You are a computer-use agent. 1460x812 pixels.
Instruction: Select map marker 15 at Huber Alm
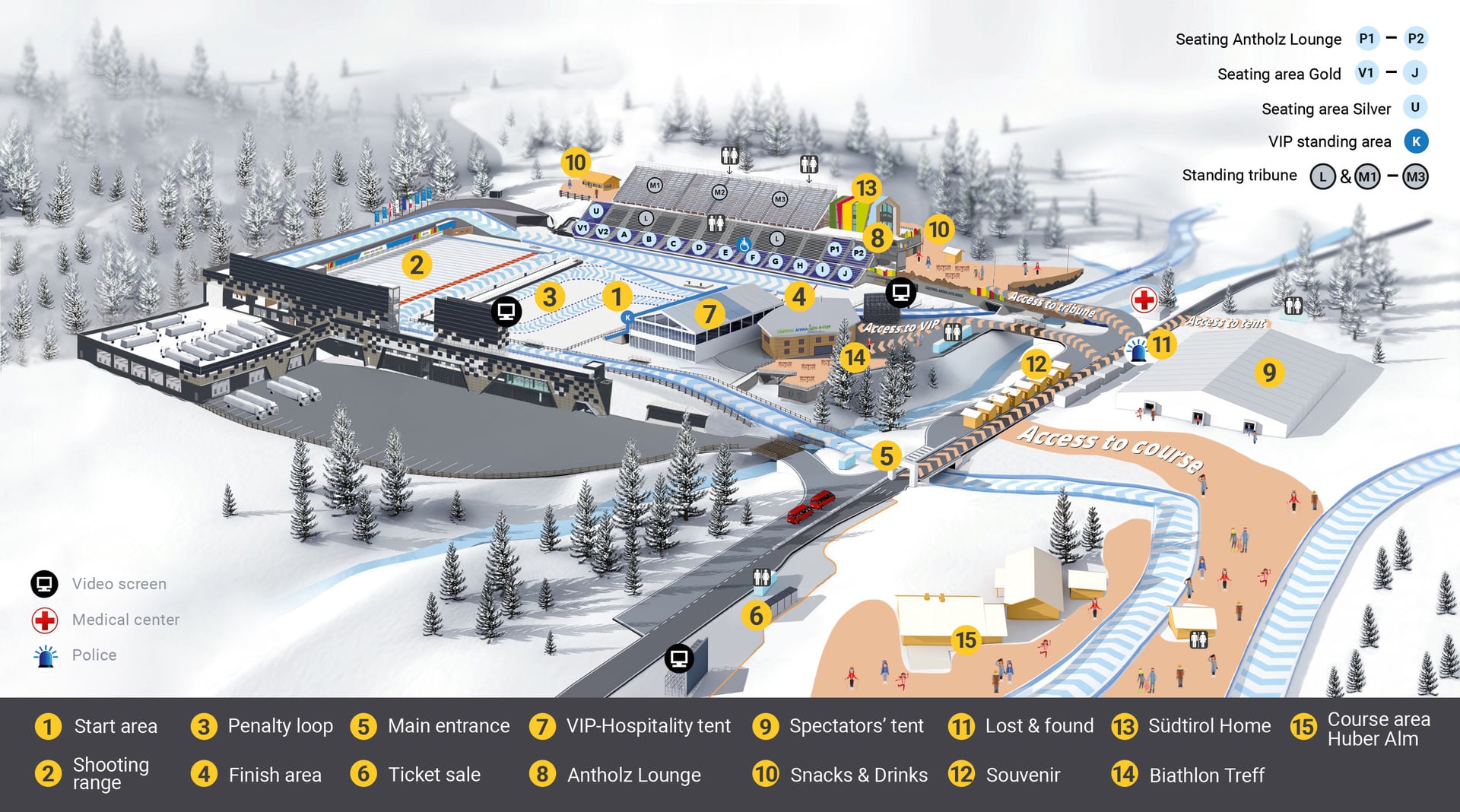[966, 640]
